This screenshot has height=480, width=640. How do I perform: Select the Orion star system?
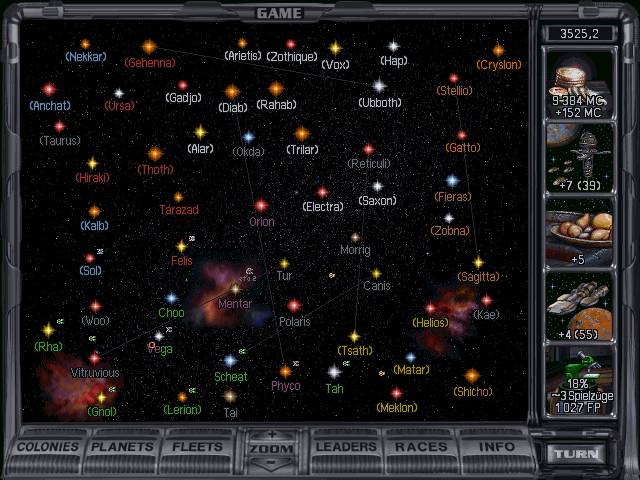261,206
